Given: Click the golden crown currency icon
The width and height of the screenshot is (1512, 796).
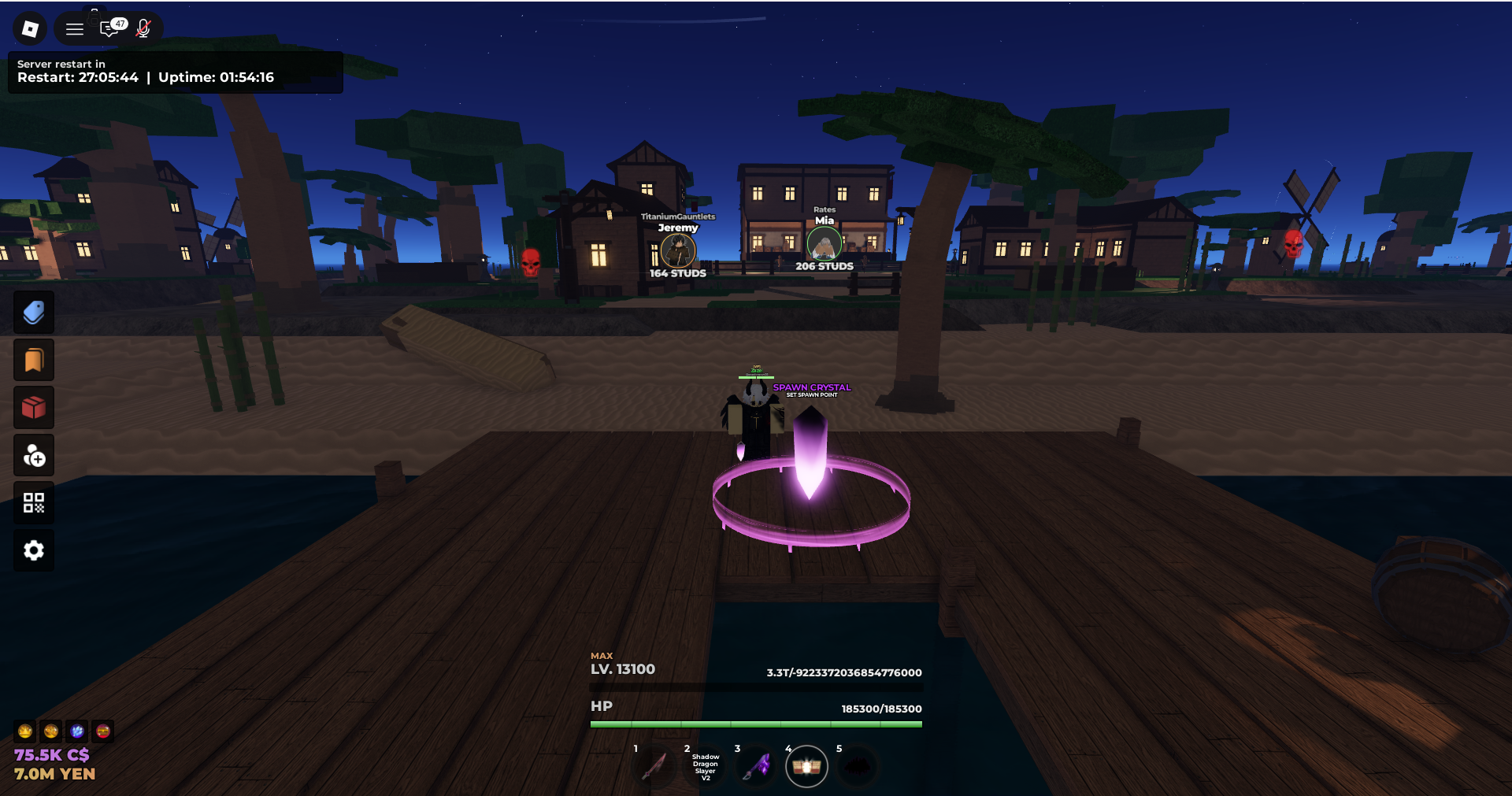Looking at the screenshot, I should 26,731.
